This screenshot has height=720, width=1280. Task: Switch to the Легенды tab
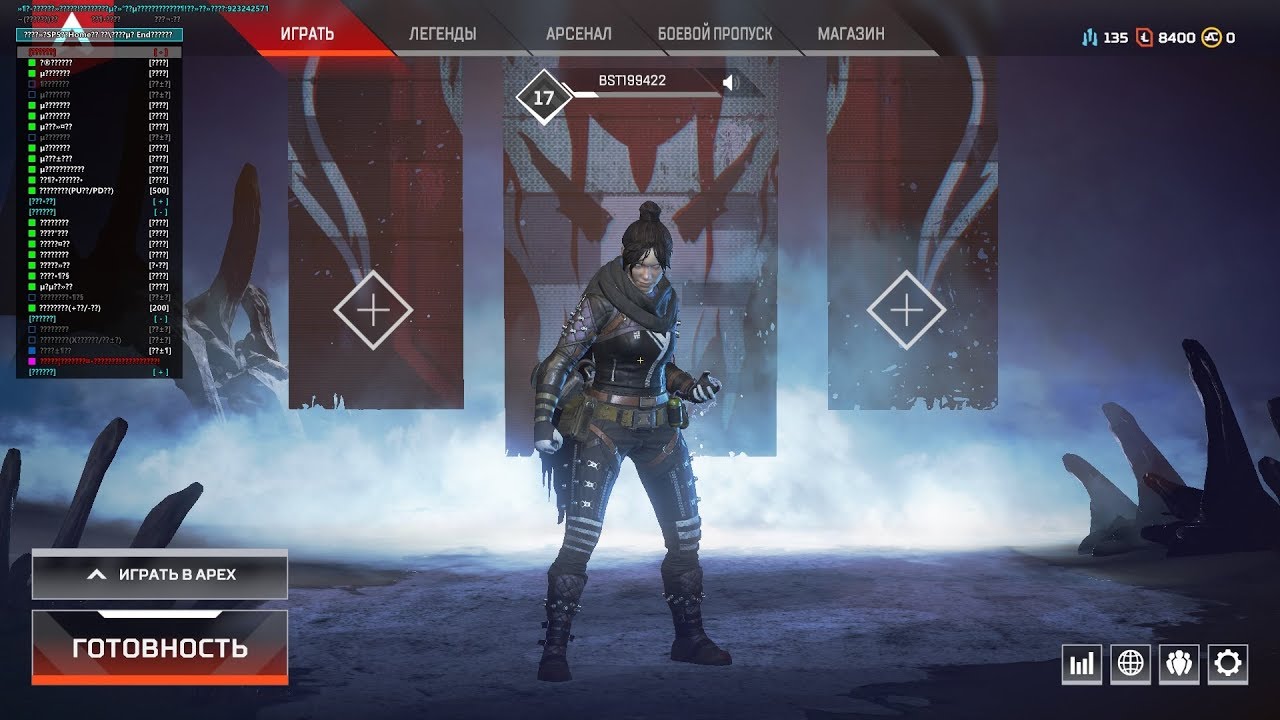(x=442, y=34)
